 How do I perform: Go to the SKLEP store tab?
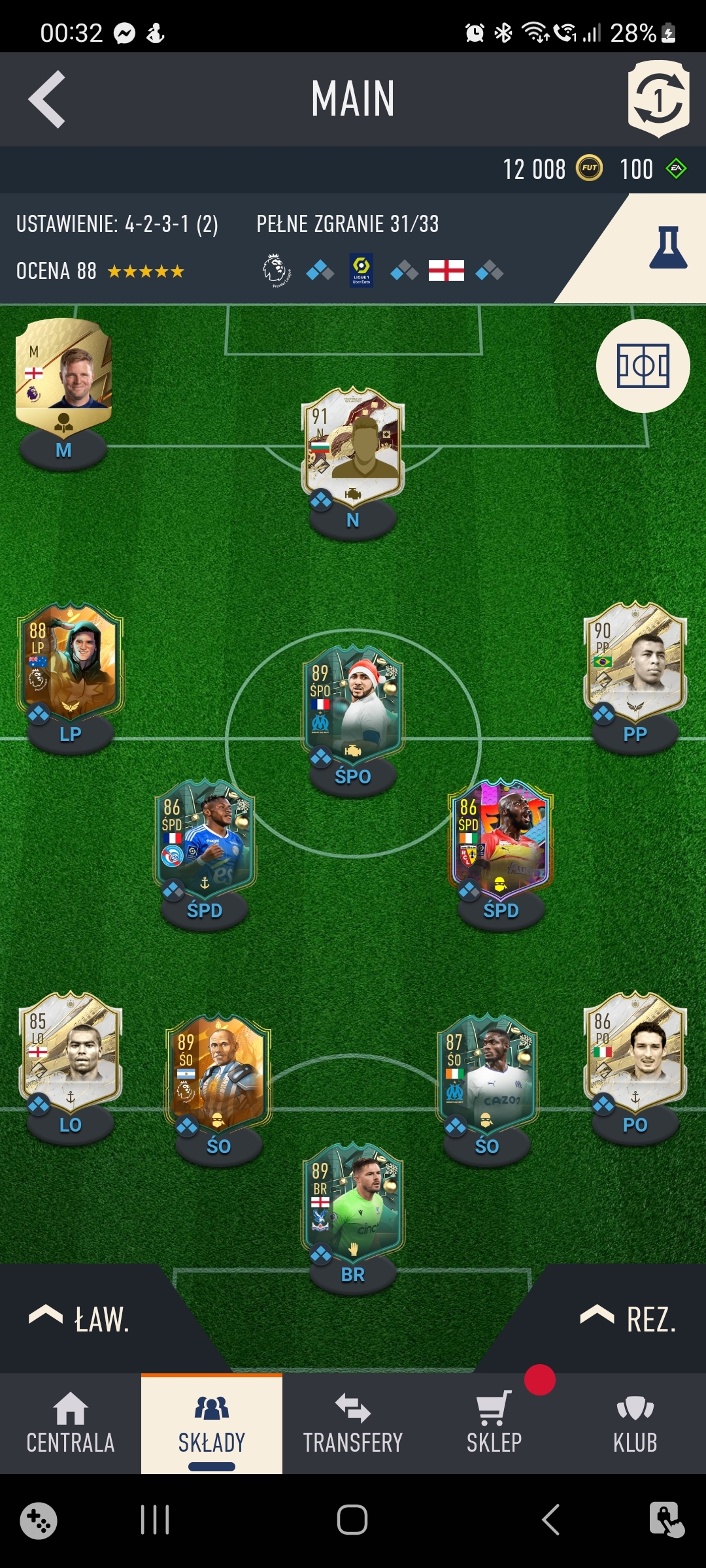point(494,1424)
